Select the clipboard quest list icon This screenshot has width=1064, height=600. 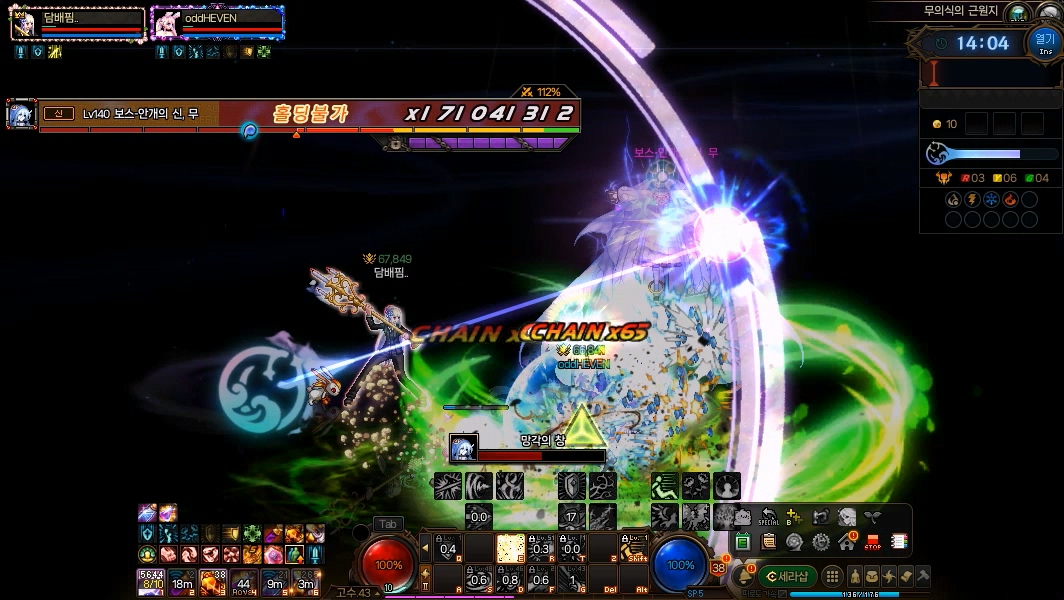point(768,542)
